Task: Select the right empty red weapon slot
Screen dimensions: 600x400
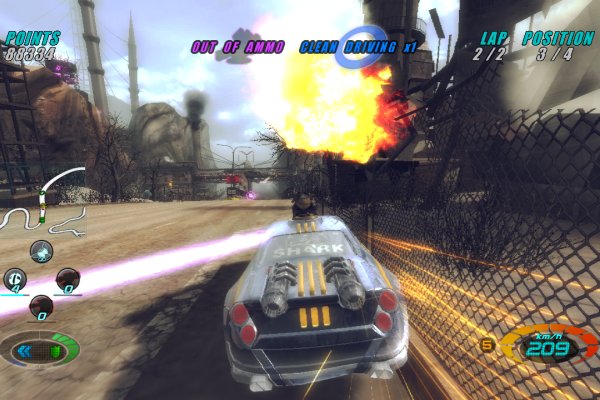Action: click(x=67, y=279)
